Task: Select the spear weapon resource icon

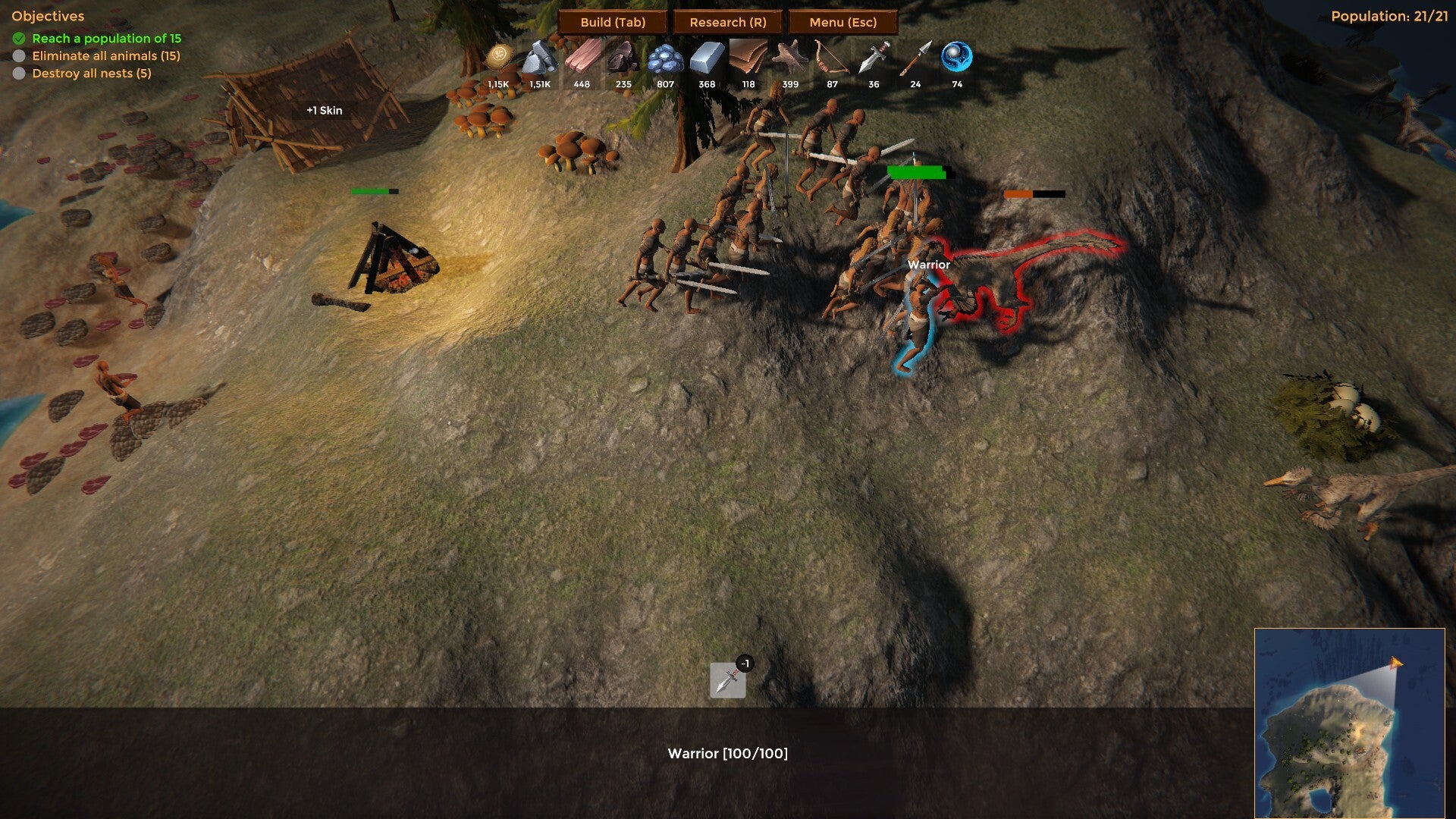Action: pos(915,59)
